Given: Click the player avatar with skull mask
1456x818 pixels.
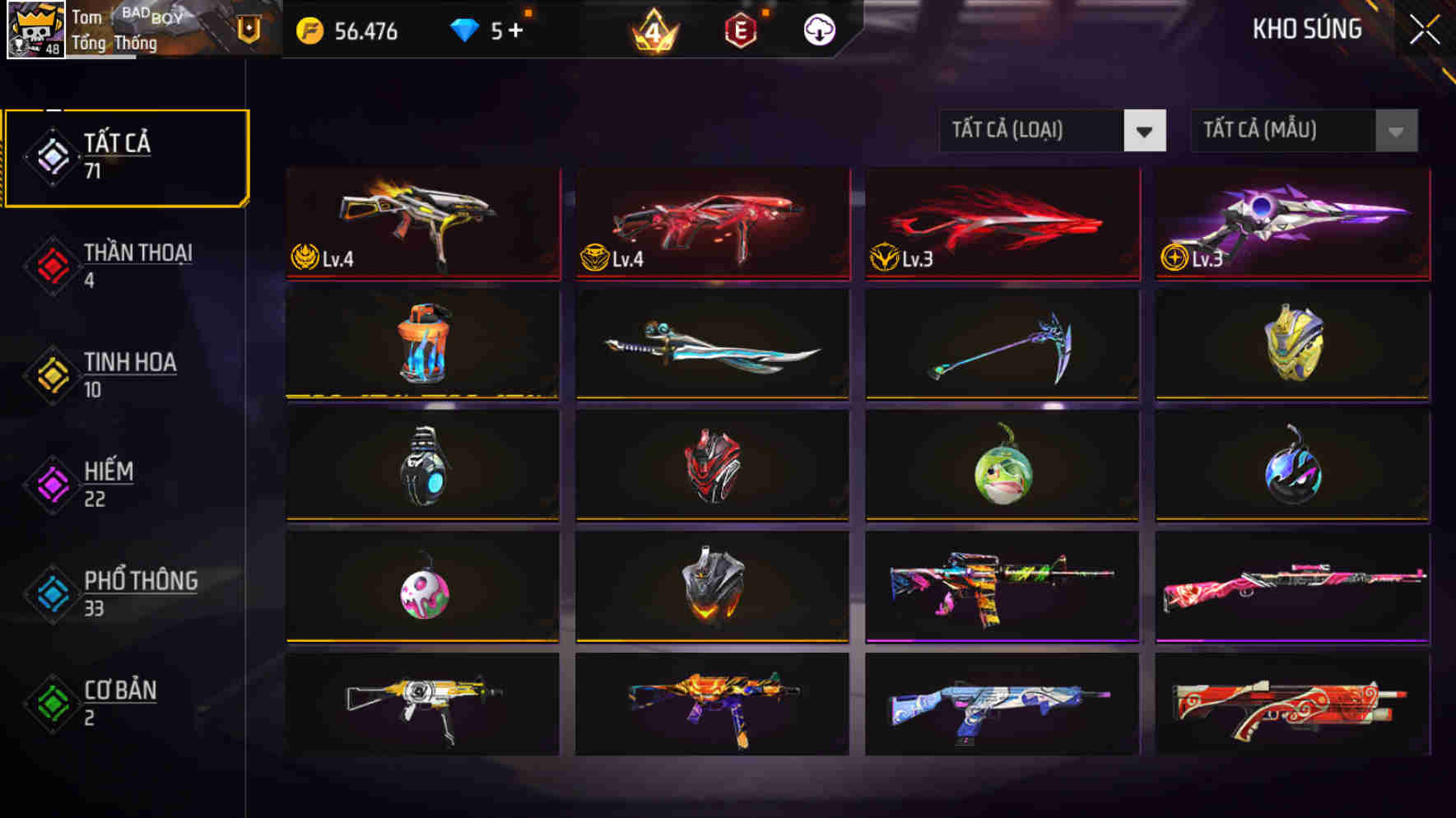Looking at the screenshot, I should [x=35, y=31].
